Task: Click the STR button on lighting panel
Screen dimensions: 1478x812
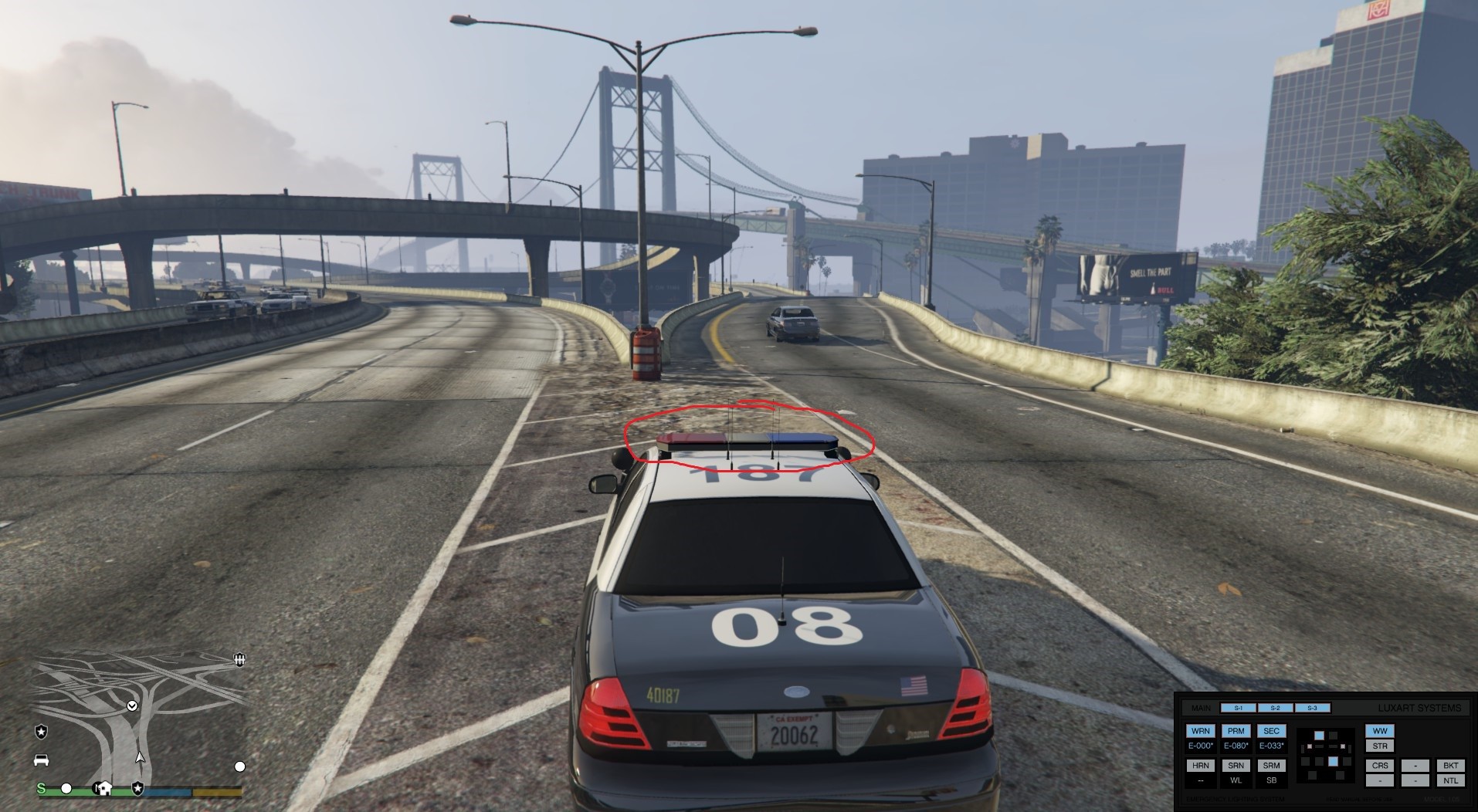Action: point(1379,746)
